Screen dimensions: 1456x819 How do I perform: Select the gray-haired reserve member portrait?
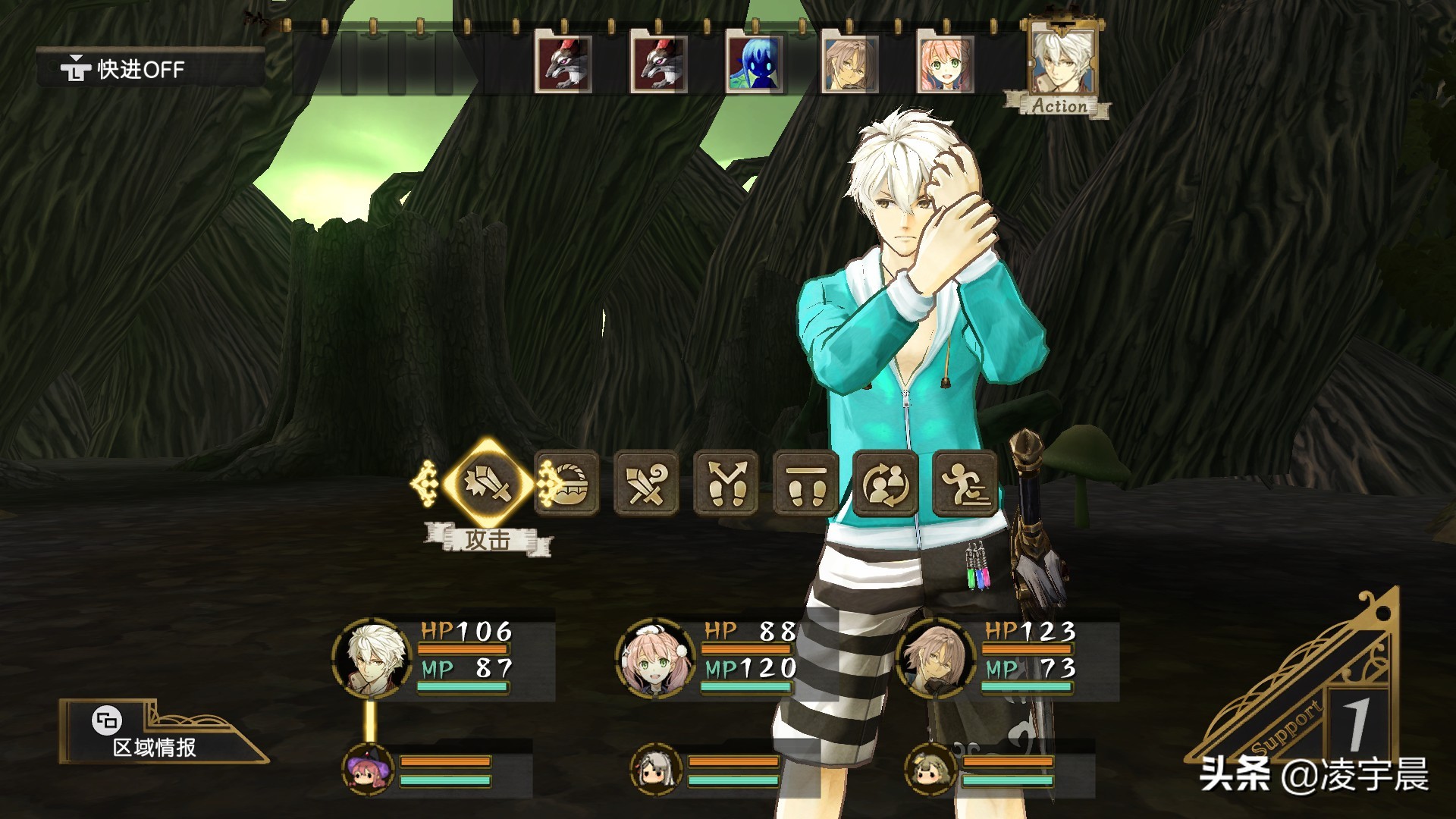pos(656,770)
